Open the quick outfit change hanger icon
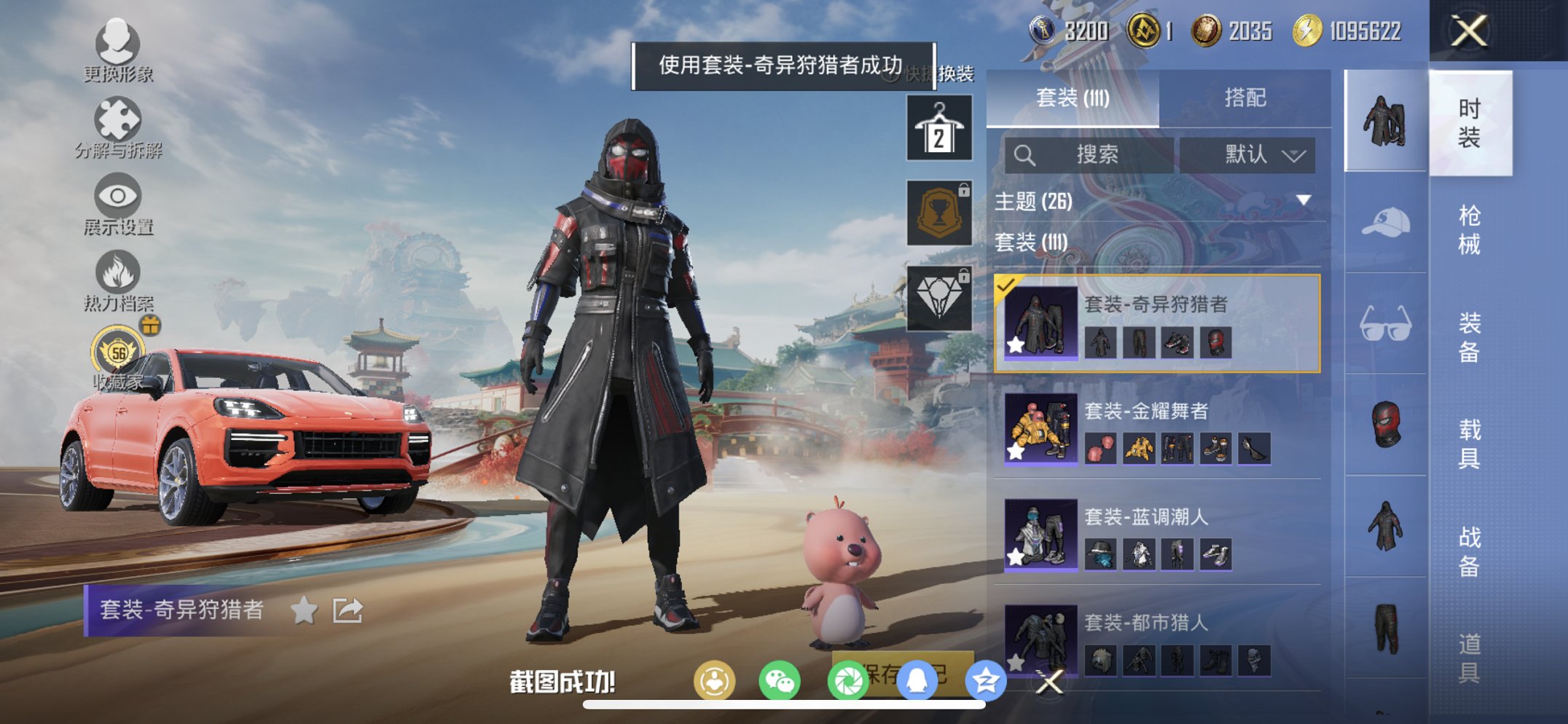 tap(938, 126)
